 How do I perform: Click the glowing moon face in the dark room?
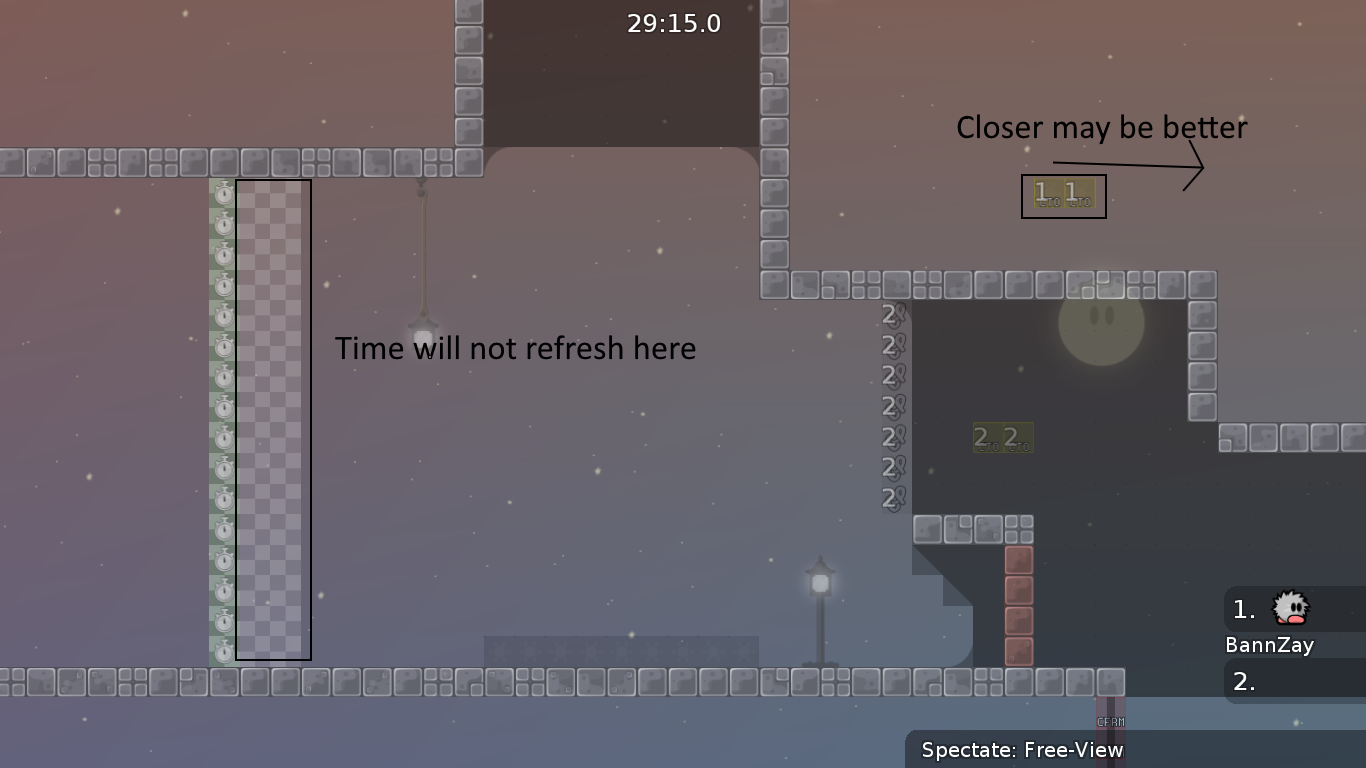[x=1100, y=333]
